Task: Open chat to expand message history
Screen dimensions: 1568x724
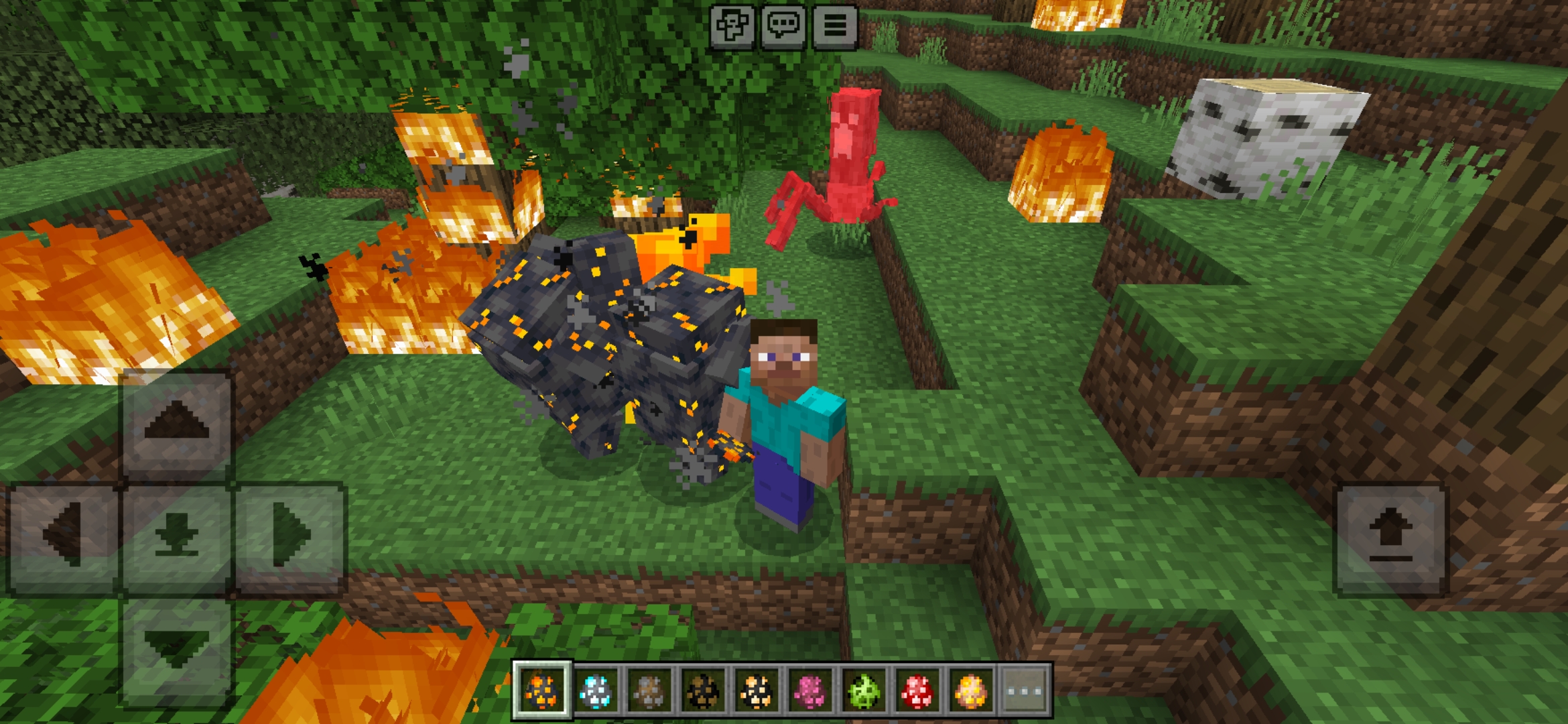Action: [784, 27]
